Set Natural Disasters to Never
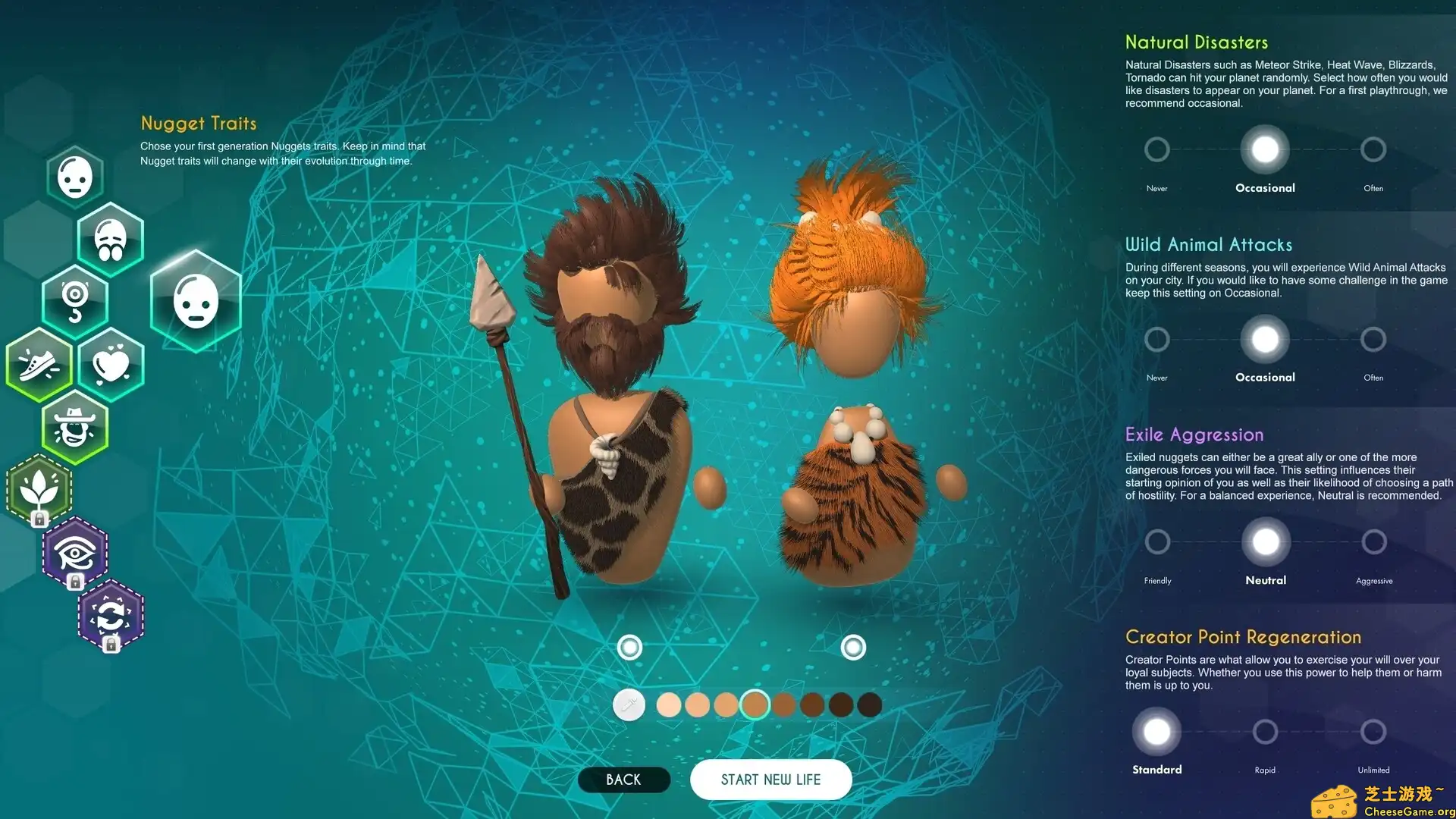Viewport: 1456px width, 819px height. (1156, 149)
